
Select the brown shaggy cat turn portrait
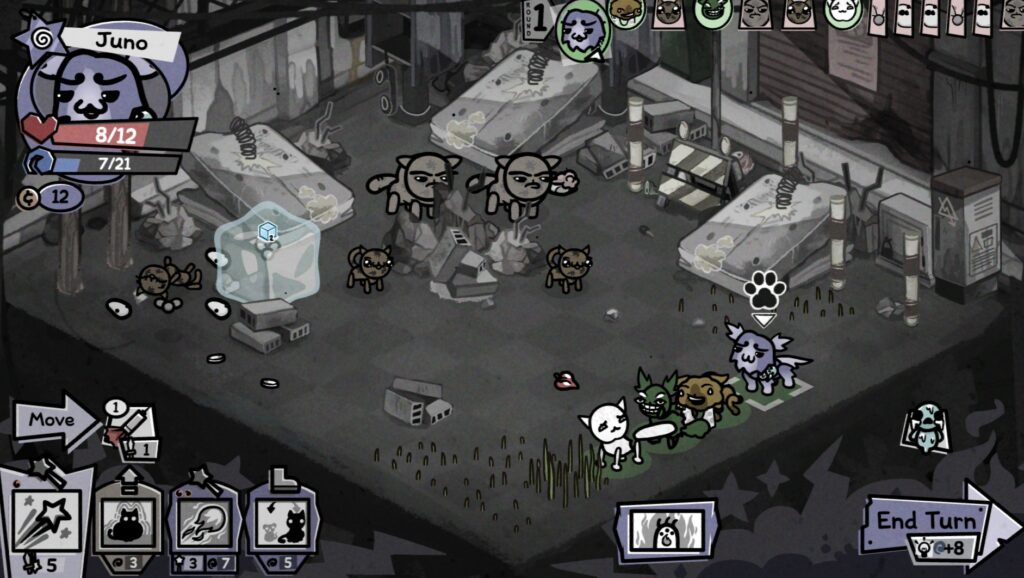click(626, 12)
